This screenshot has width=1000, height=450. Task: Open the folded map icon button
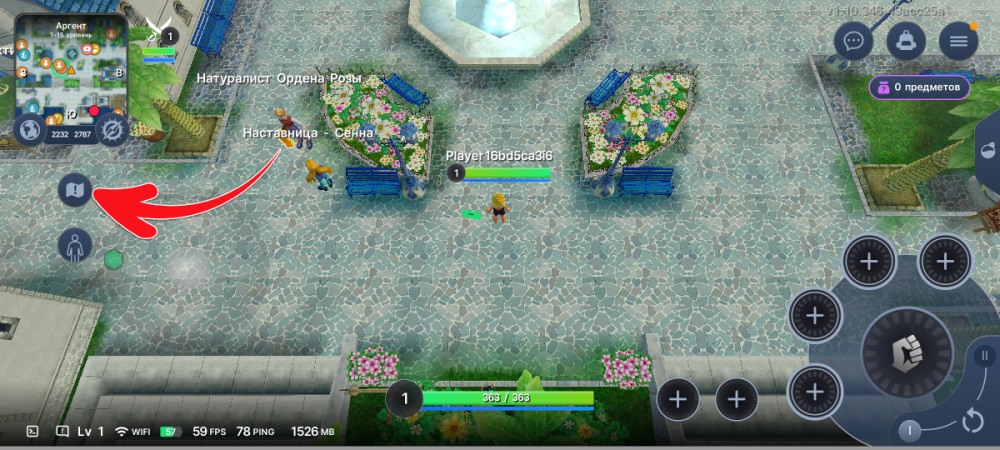point(75,188)
